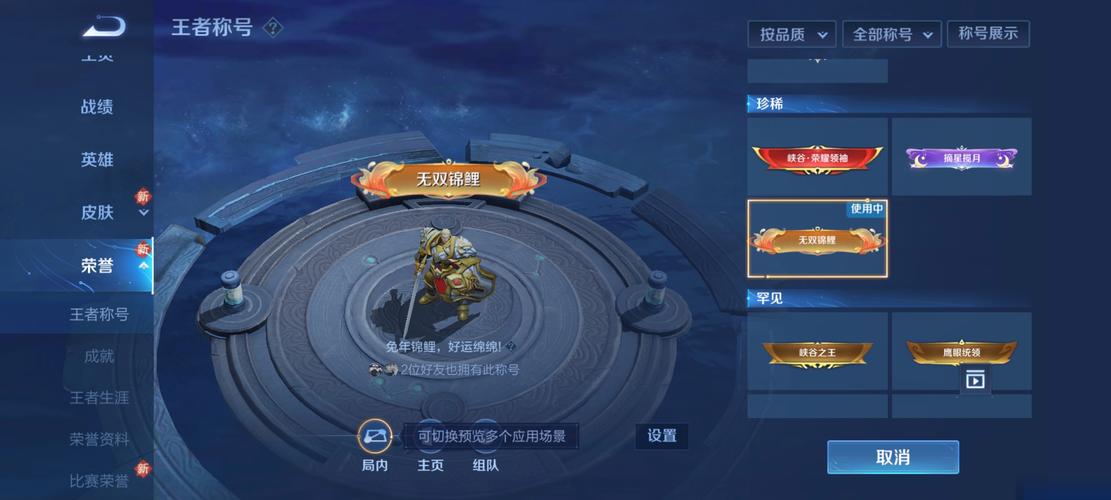Choose the 鹰眼统领 title
This screenshot has width=1111, height=500.
pos(961,351)
